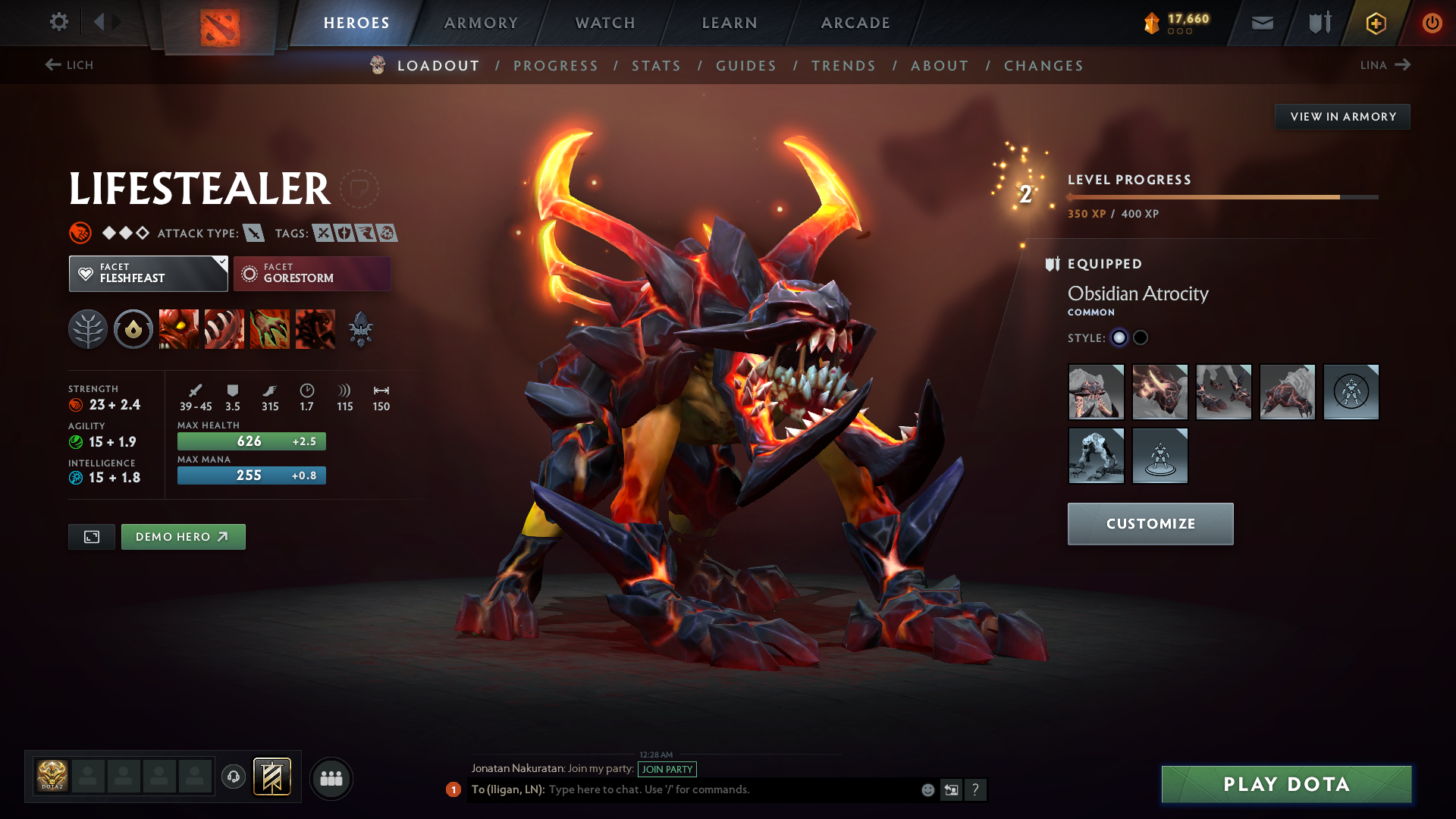This screenshot has width=1456, height=819.
Task: Open the Arcade tab
Action: 855,23
